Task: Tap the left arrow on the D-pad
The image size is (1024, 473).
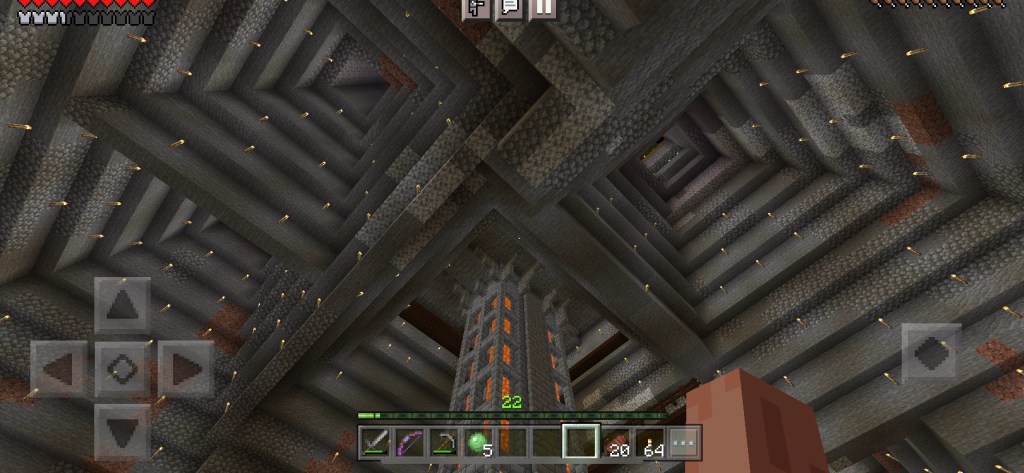Action: click(58, 369)
